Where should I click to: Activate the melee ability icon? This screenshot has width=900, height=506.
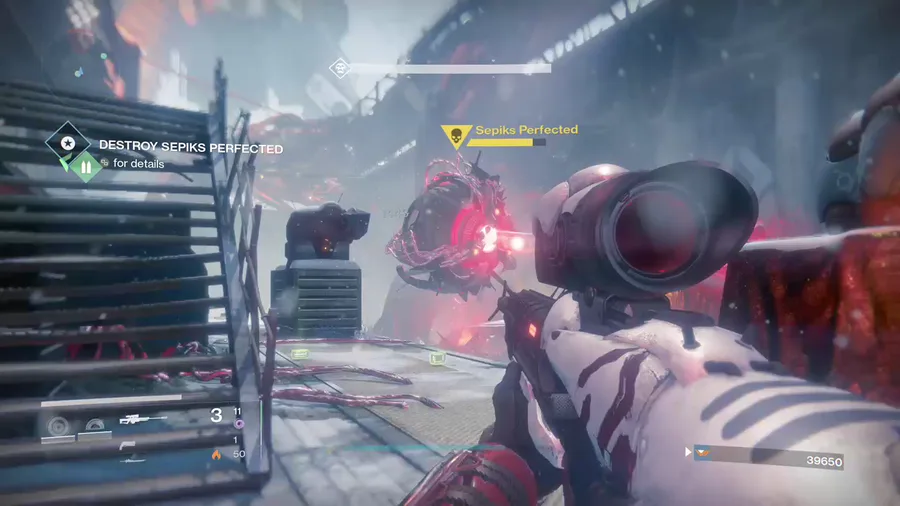click(94, 425)
